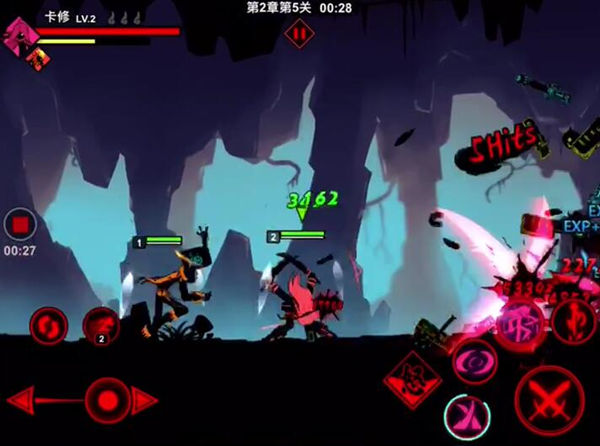Stop the screen recording with the red square
The image size is (600, 446).
(20, 224)
